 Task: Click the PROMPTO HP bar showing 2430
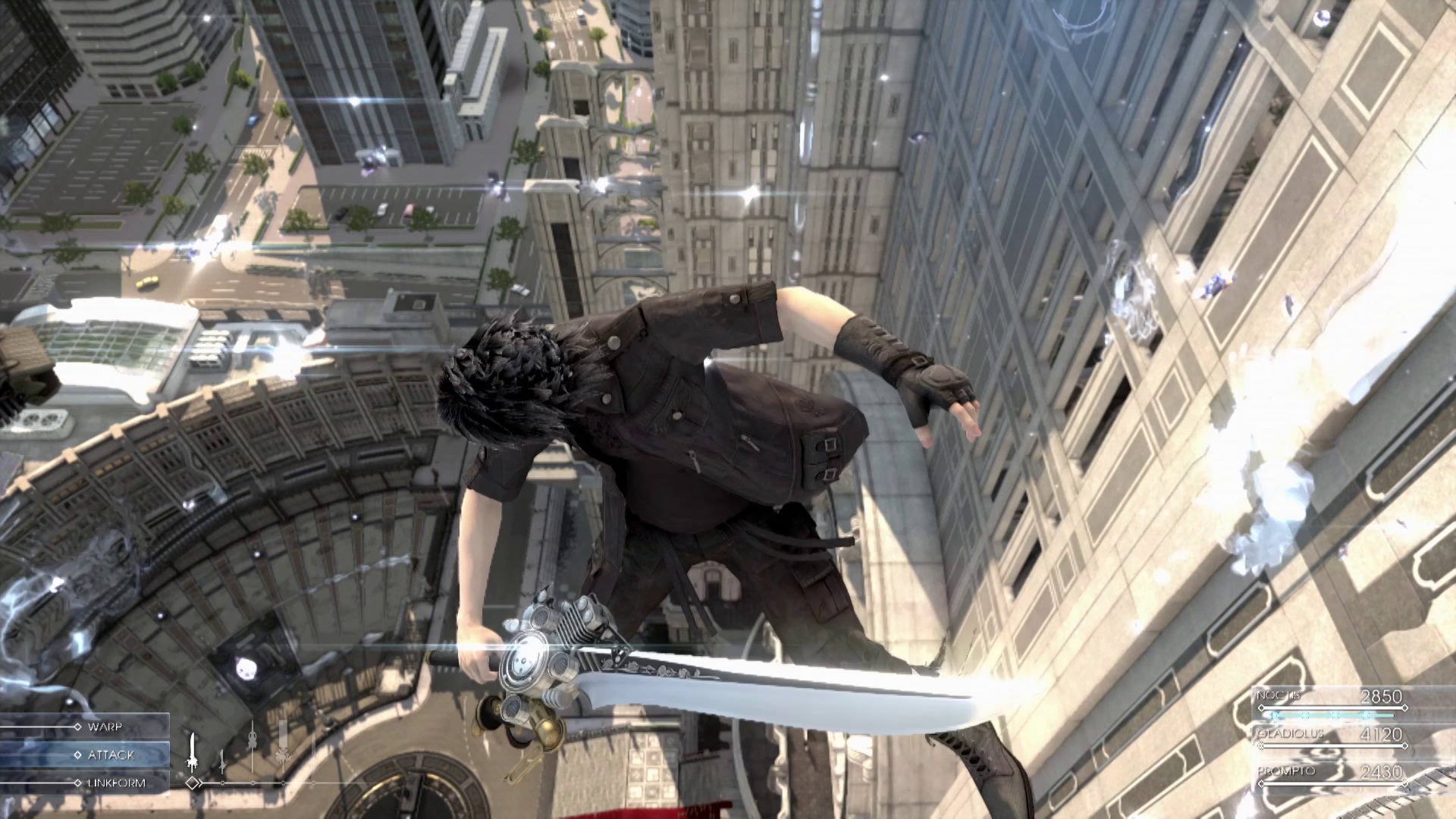(1331, 784)
